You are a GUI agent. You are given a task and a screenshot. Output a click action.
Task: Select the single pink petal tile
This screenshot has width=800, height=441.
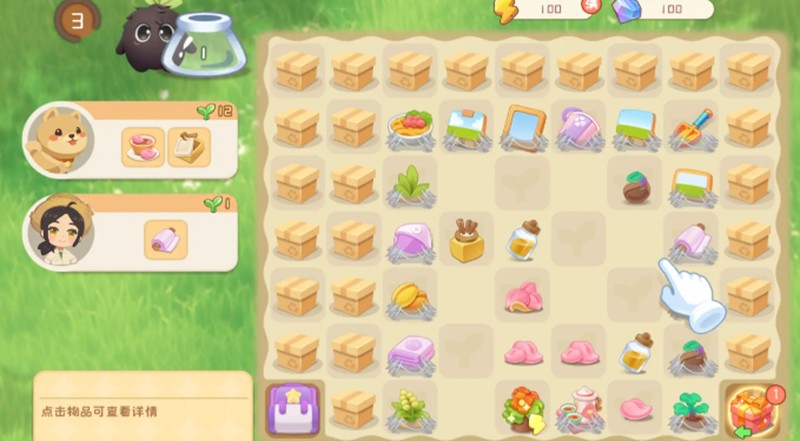click(x=636, y=408)
